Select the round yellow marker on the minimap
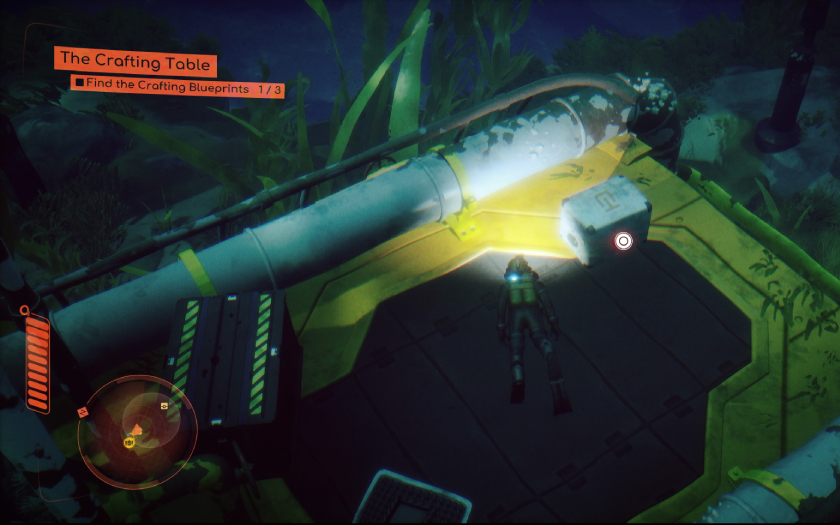Image resolution: width=840 pixels, height=525 pixels. pos(129,442)
